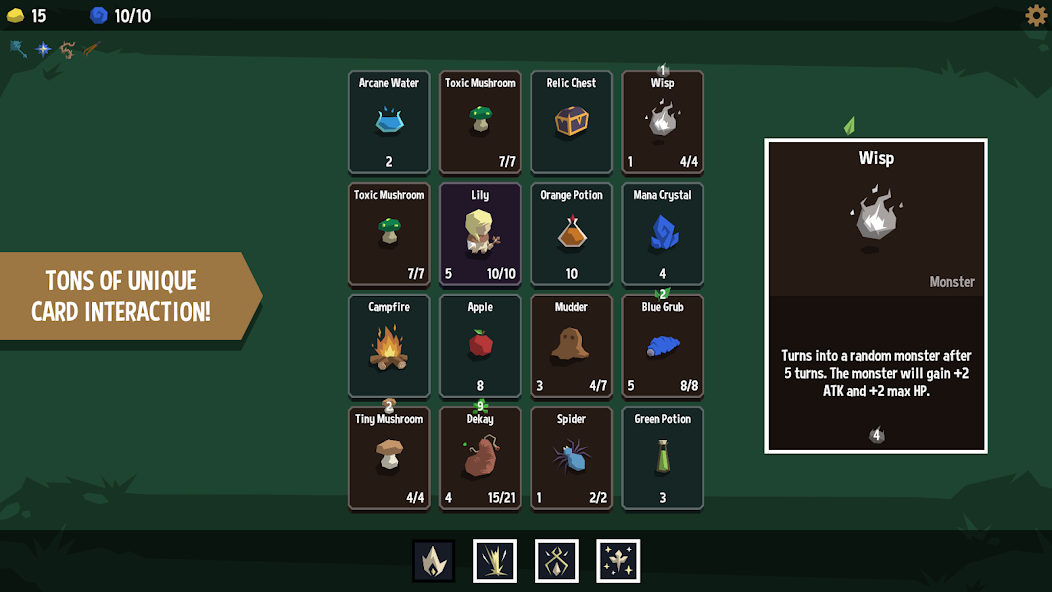Select the Arcane Water card
This screenshot has height=592, width=1052.
point(389,122)
